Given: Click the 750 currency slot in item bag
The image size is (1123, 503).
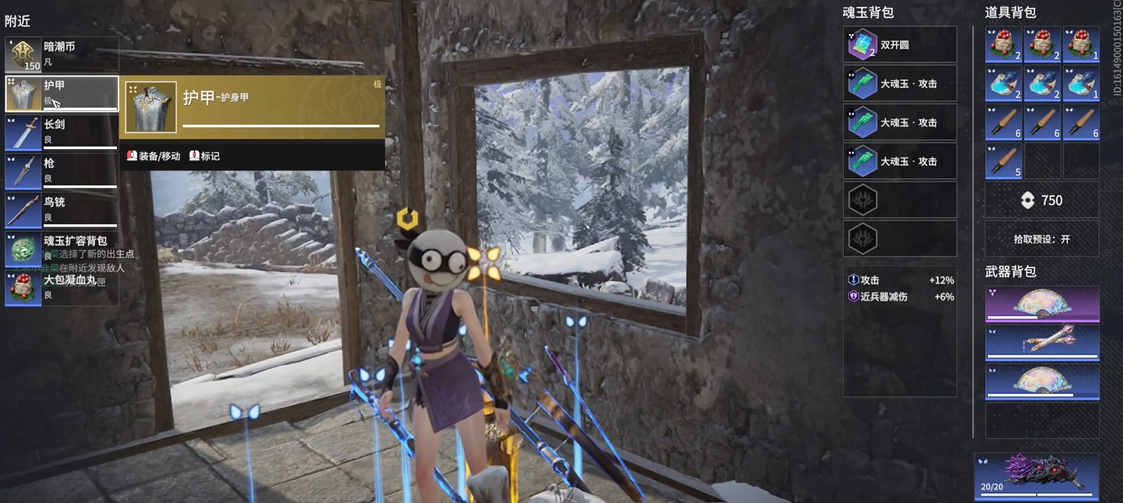Looking at the screenshot, I should (1042, 200).
